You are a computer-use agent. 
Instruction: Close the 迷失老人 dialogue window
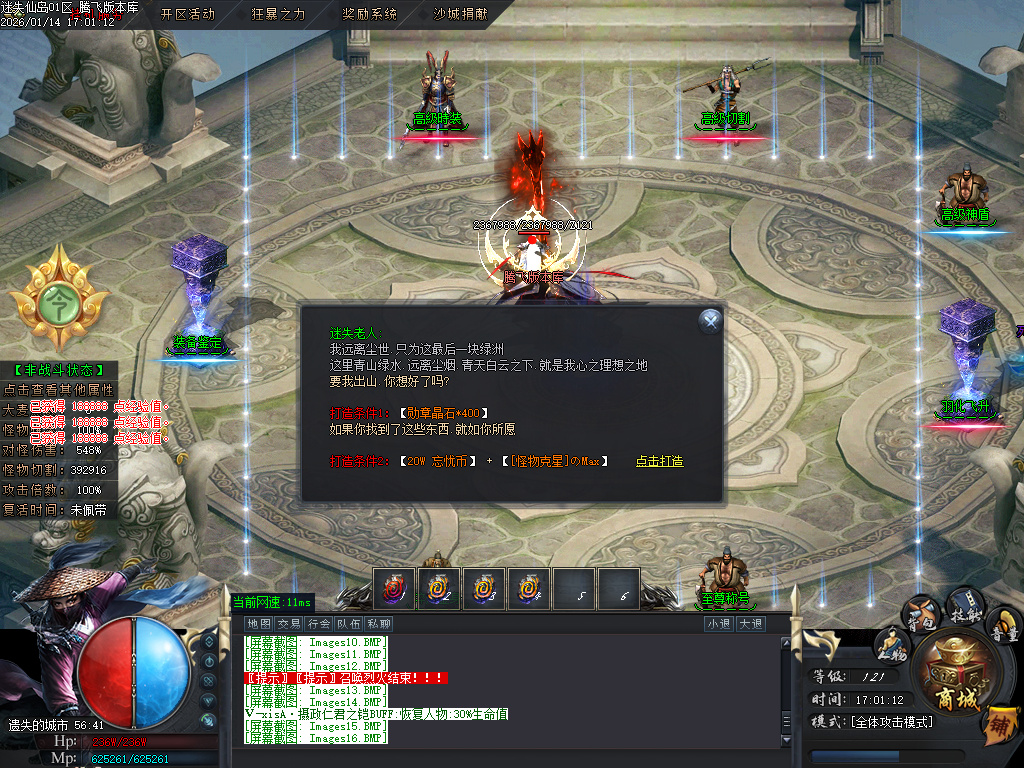tap(710, 320)
